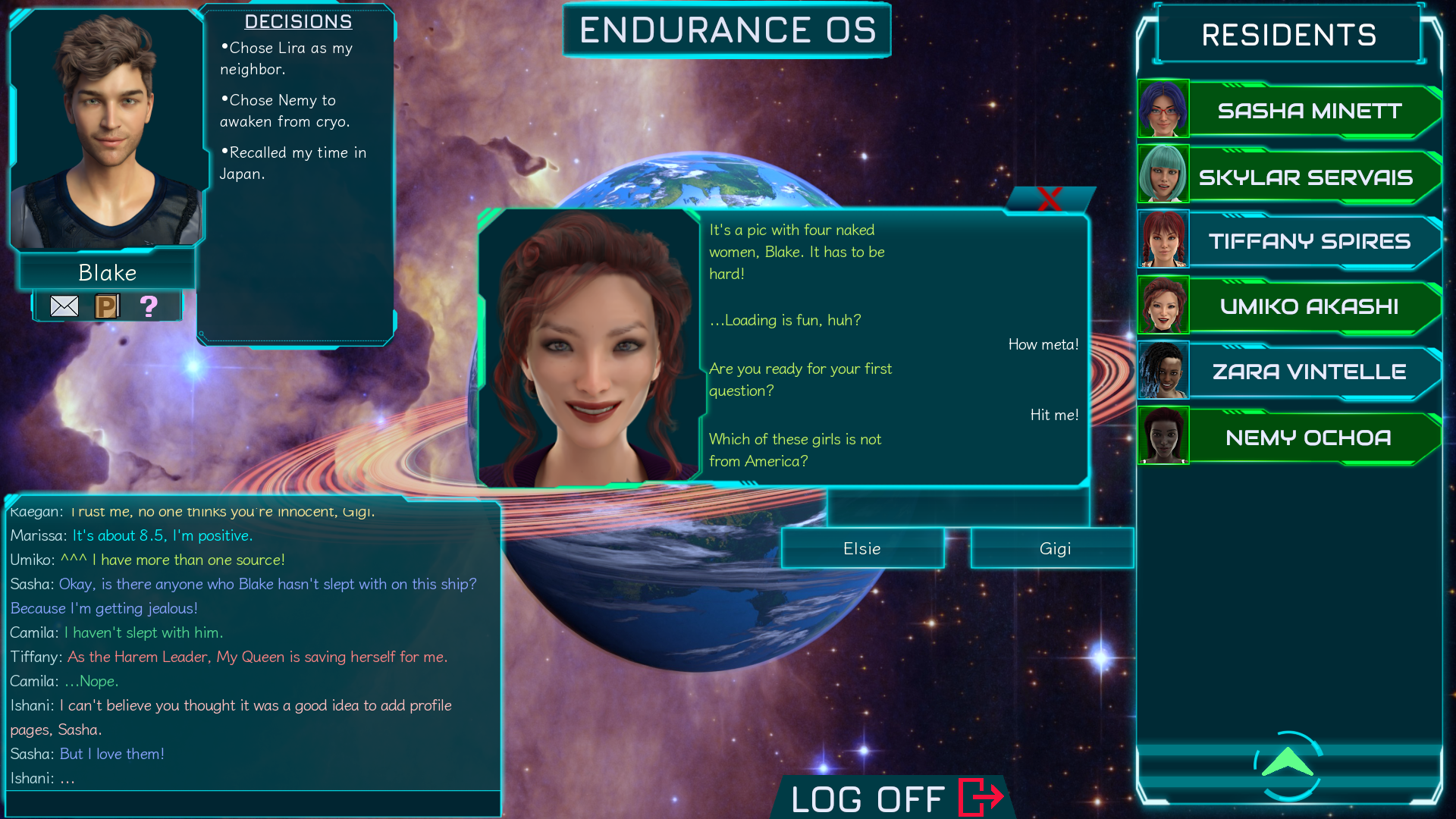View Umiko Akashi's portrait icon

tap(1163, 305)
